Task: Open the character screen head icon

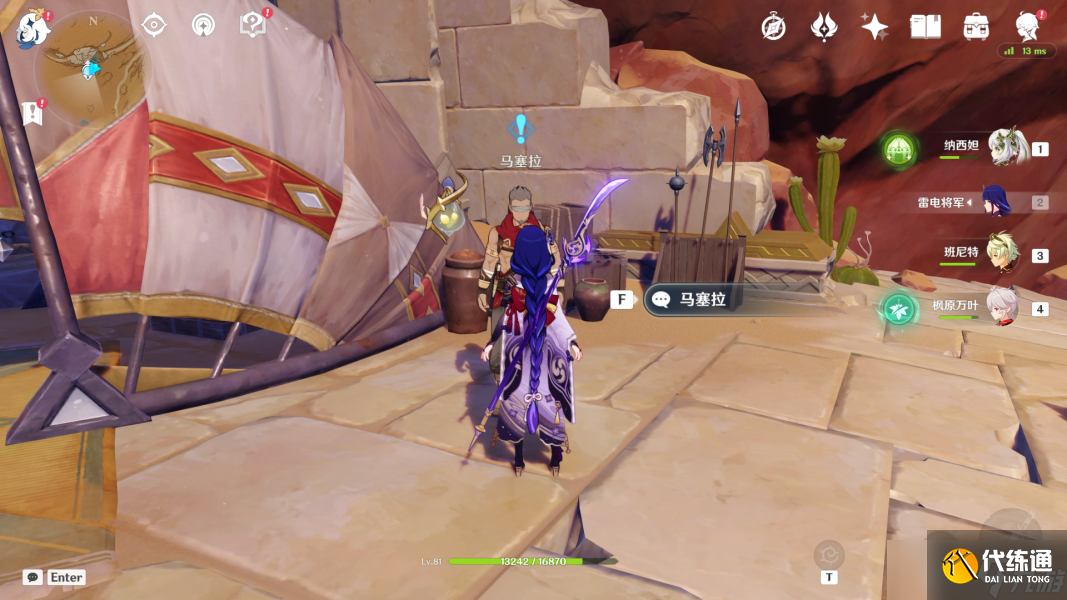Action: 1026,25
